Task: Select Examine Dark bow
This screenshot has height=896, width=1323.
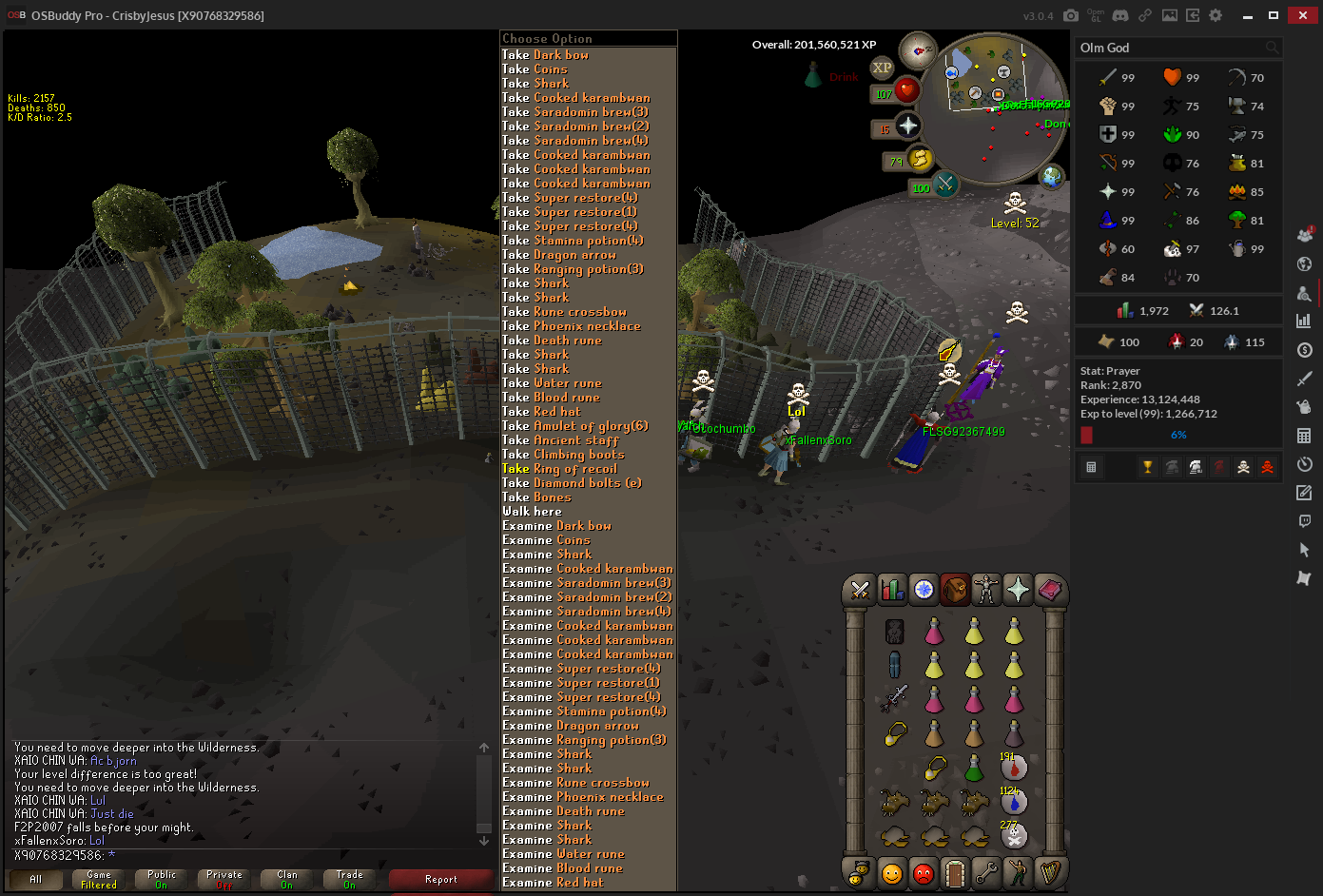Action: pos(556,526)
